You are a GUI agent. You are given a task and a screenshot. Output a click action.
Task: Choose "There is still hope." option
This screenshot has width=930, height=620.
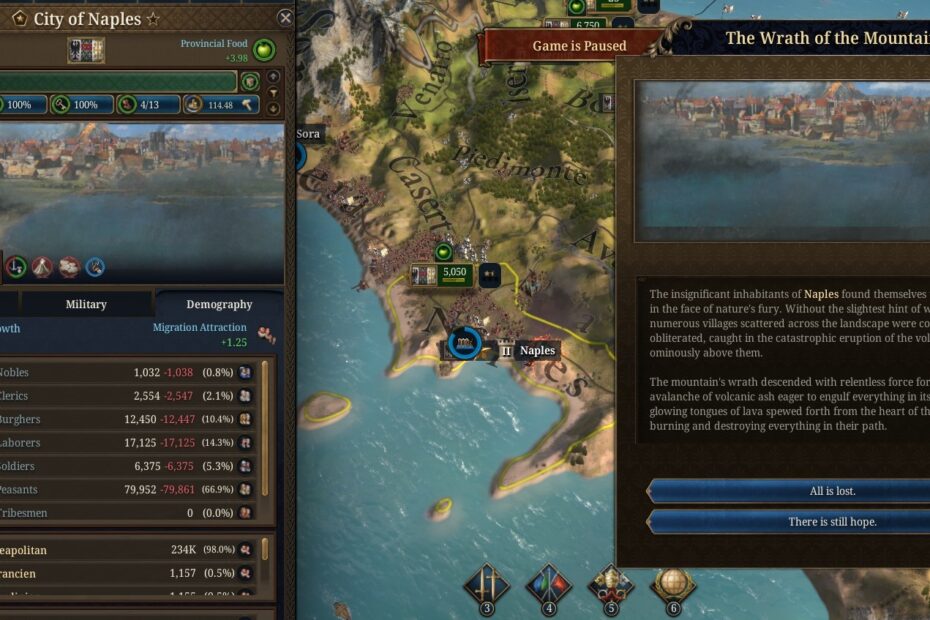(x=790, y=522)
